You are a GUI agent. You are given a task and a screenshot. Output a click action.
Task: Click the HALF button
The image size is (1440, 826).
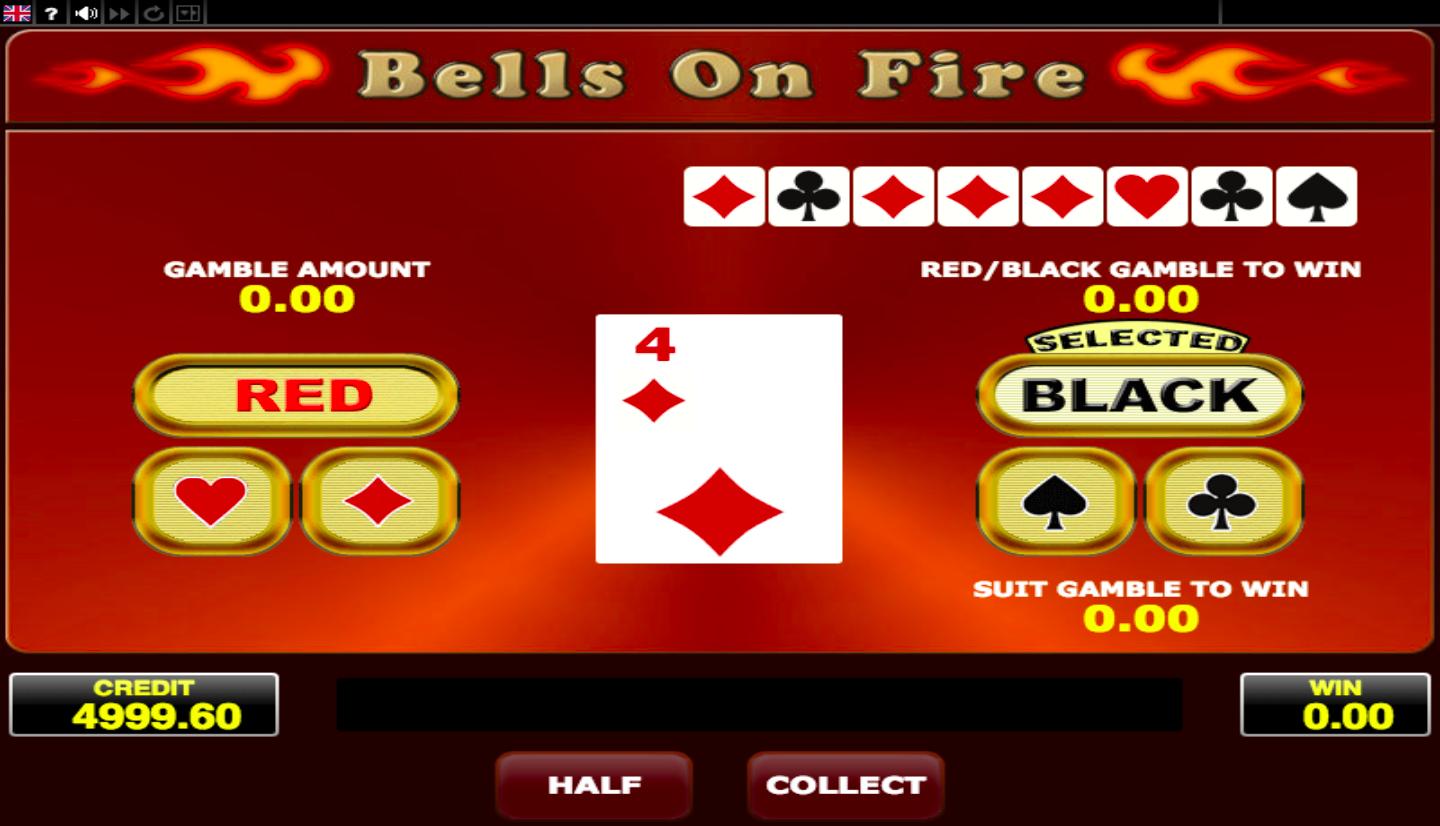[x=594, y=786]
